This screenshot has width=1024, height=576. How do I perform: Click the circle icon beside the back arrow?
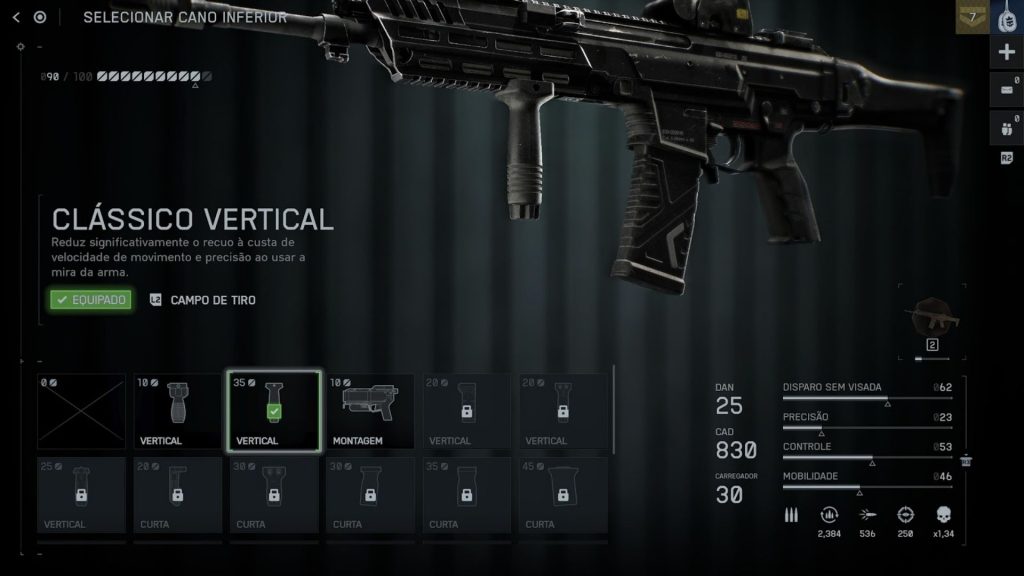point(40,17)
